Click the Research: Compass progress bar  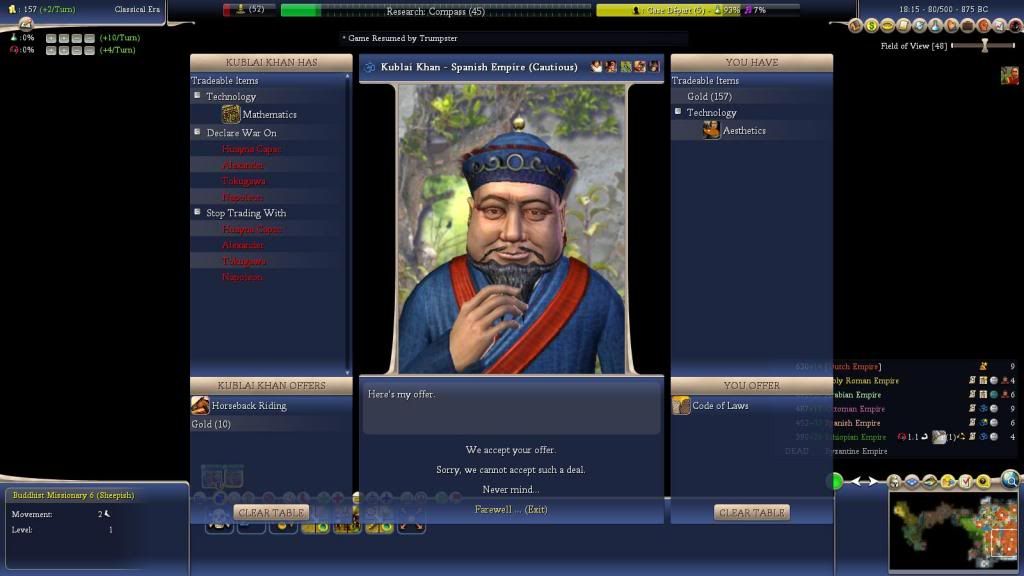pyautogui.click(x=434, y=10)
